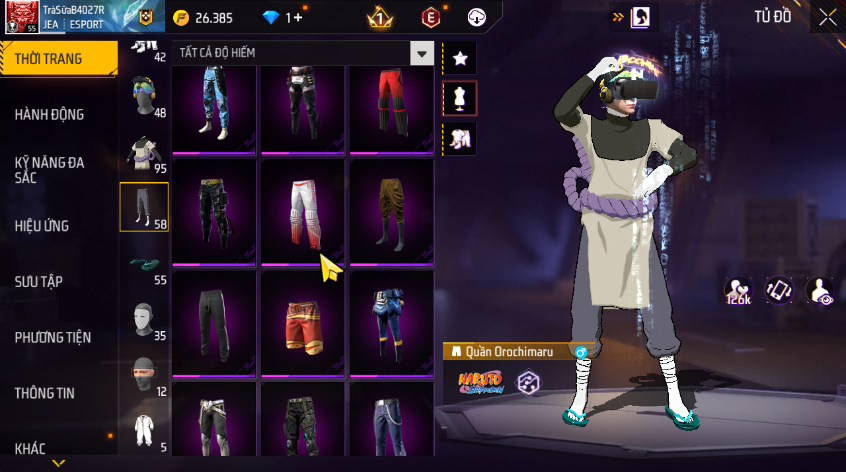Select the red pants with black boots
Screen dimensions: 846x472
point(391,102)
